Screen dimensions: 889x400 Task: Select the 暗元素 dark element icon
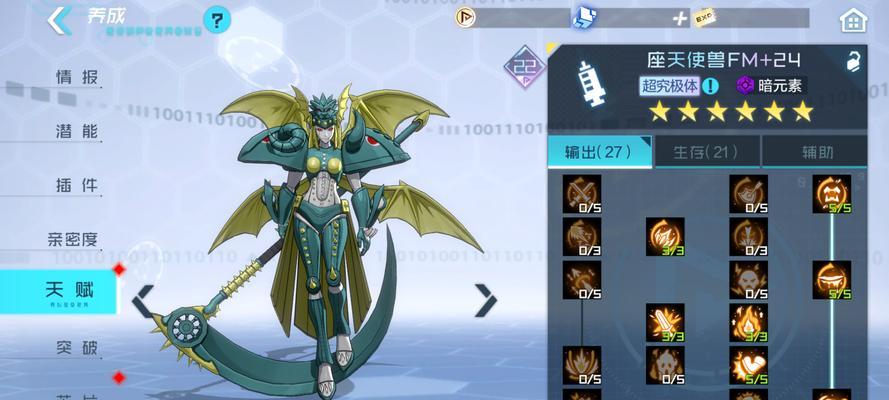click(x=746, y=86)
